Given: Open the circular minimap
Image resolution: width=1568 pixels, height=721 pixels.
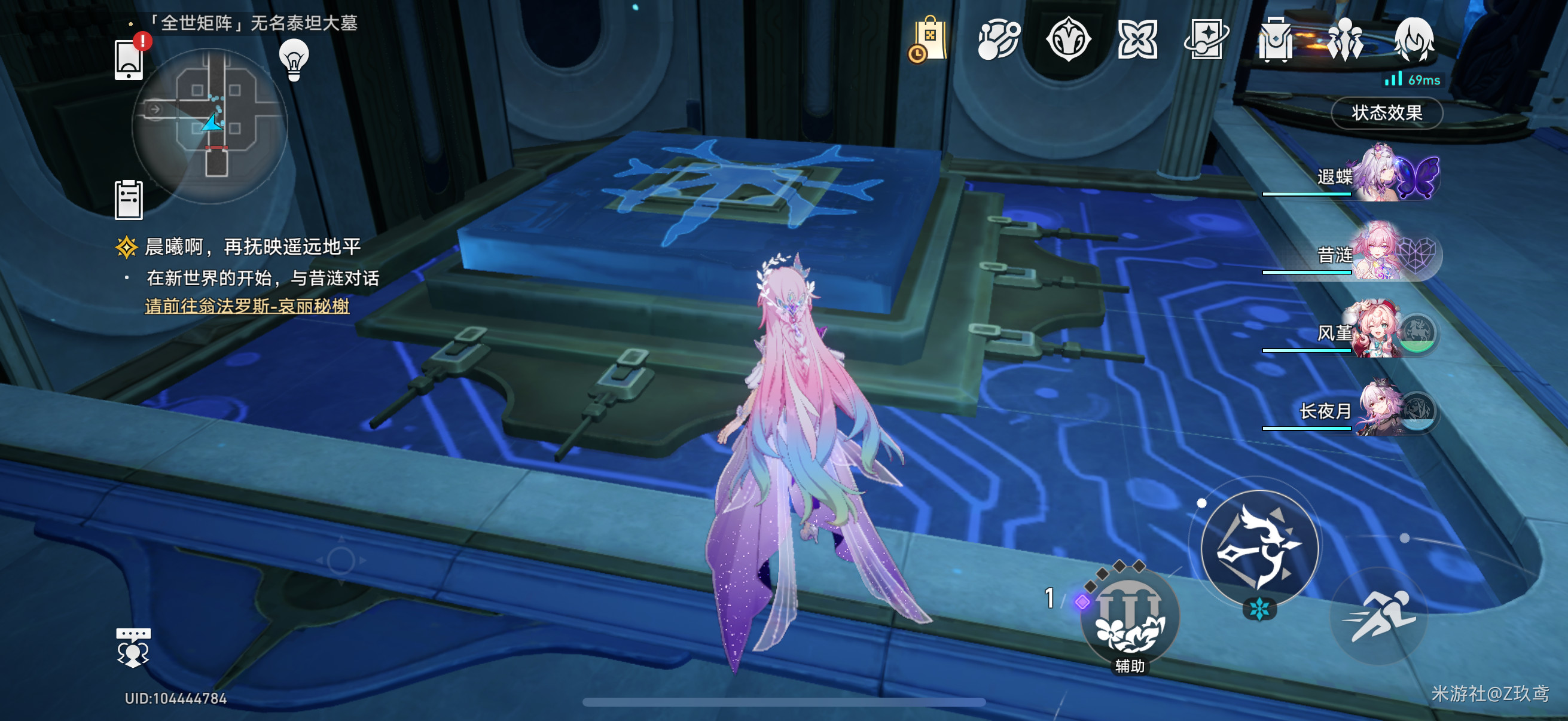Looking at the screenshot, I should click(209, 126).
